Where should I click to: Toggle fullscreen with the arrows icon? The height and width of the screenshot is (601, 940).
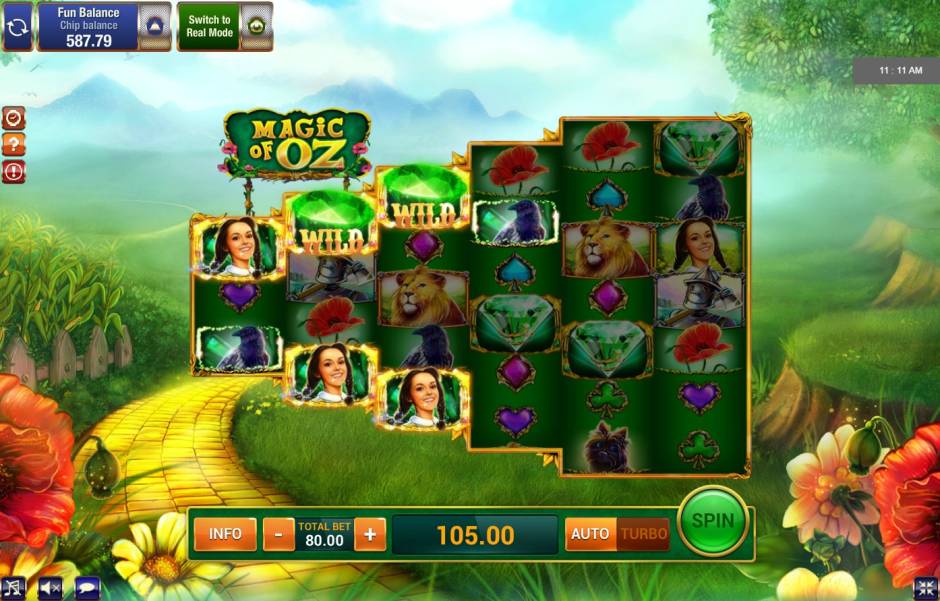click(925, 588)
